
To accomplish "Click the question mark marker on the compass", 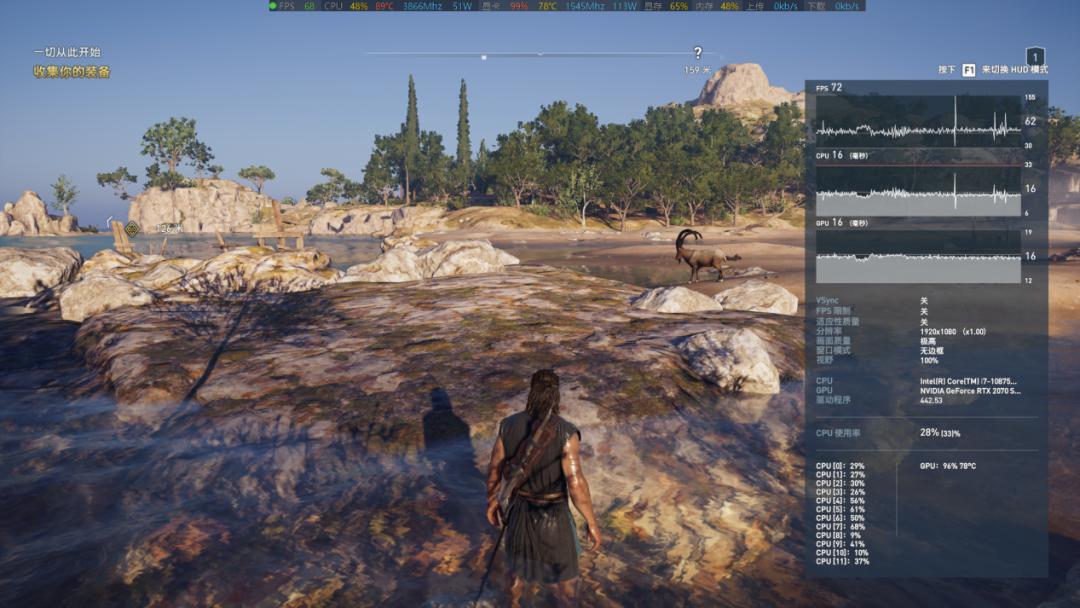I will (x=698, y=53).
